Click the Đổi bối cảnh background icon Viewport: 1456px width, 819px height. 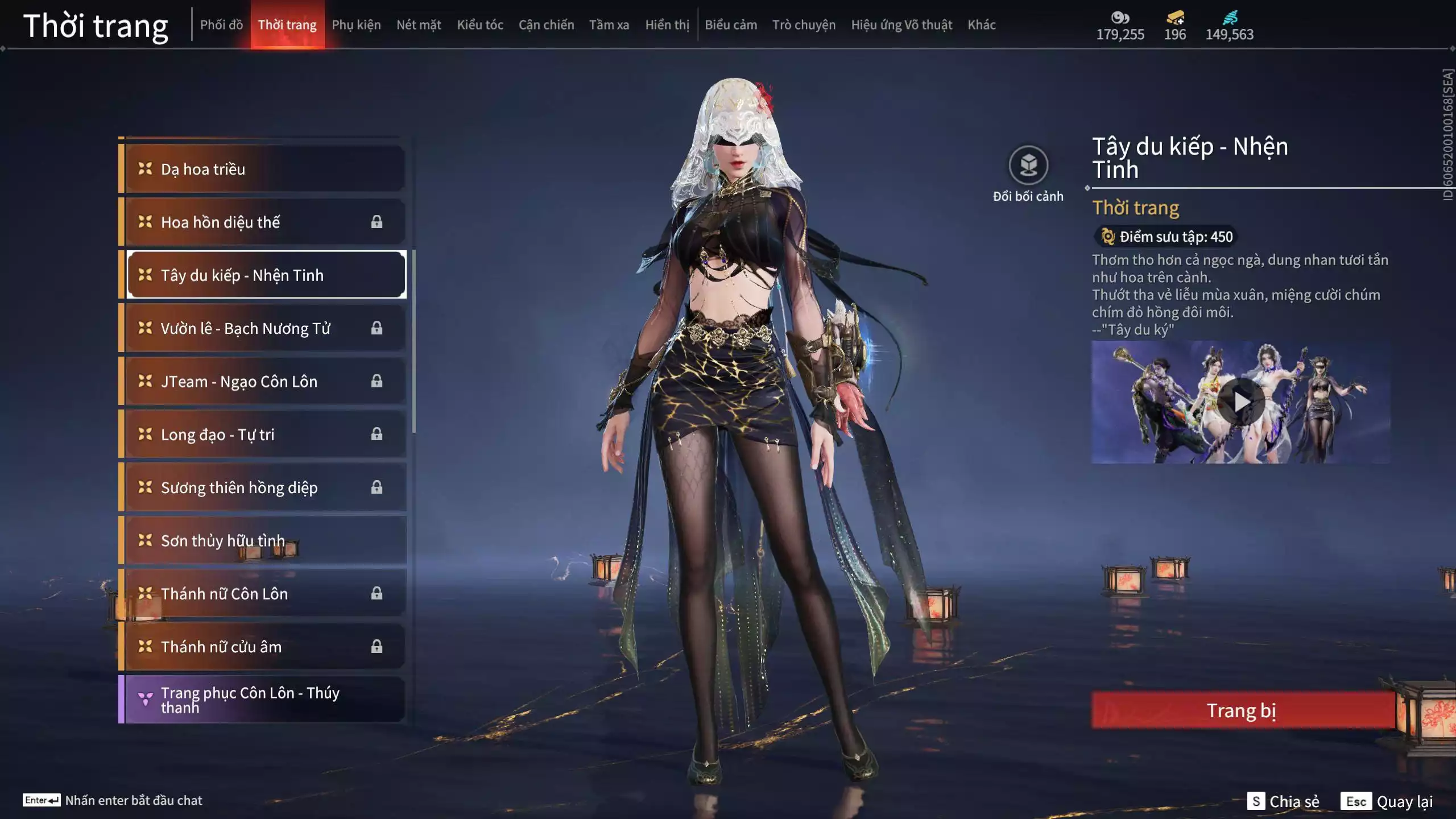[x=1028, y=166]
